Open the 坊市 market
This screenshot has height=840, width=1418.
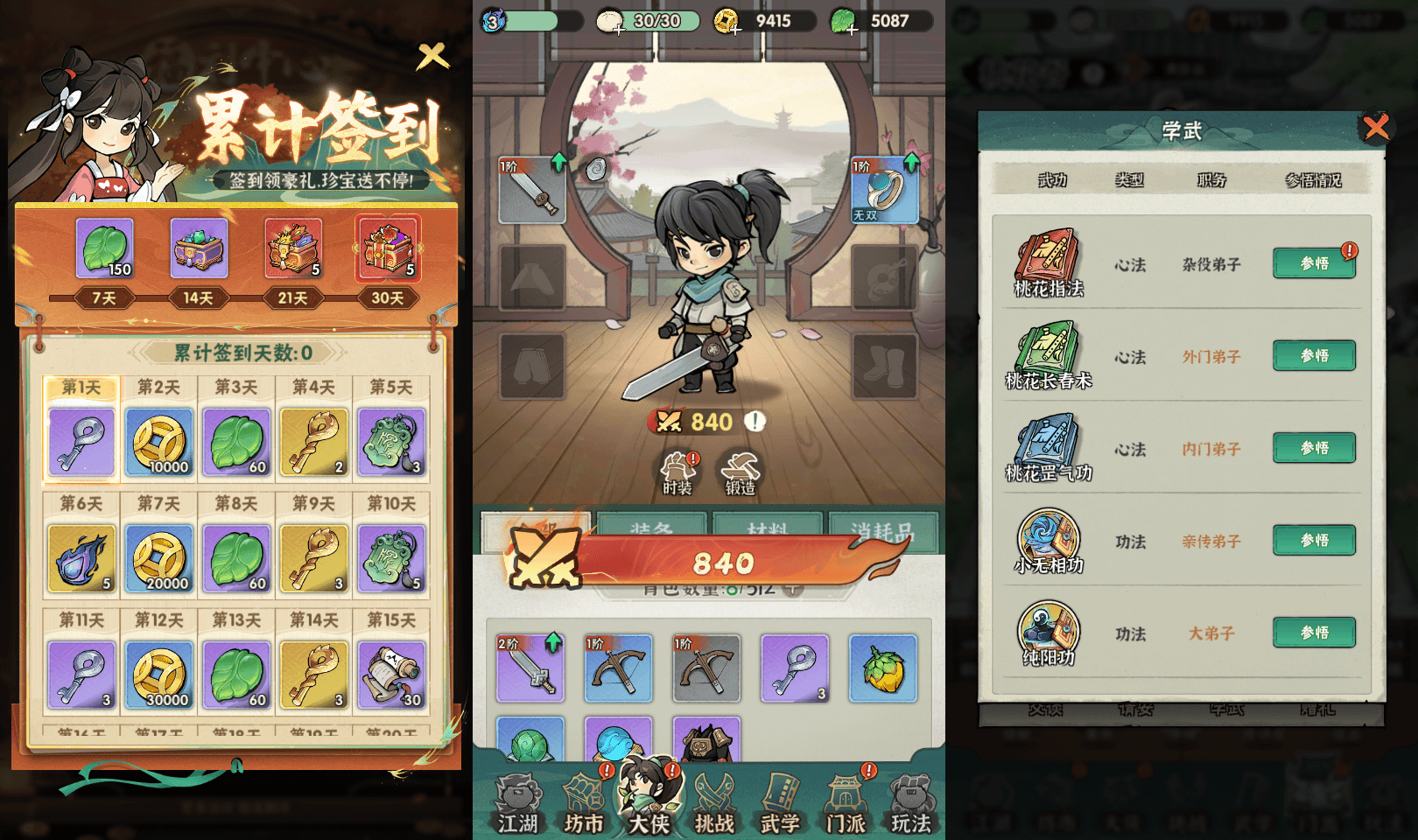(584, 803)
